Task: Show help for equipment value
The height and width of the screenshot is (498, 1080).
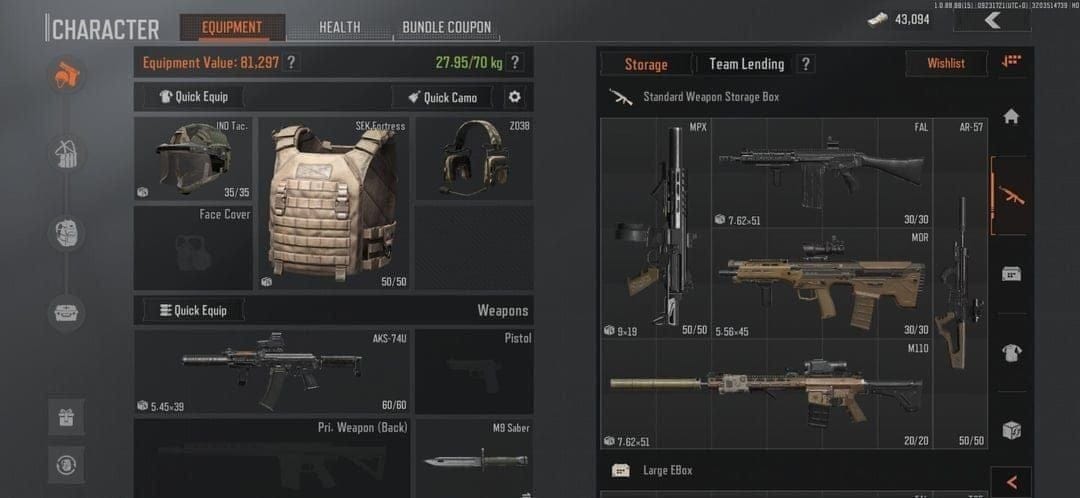Action: [x=291, y=63]
